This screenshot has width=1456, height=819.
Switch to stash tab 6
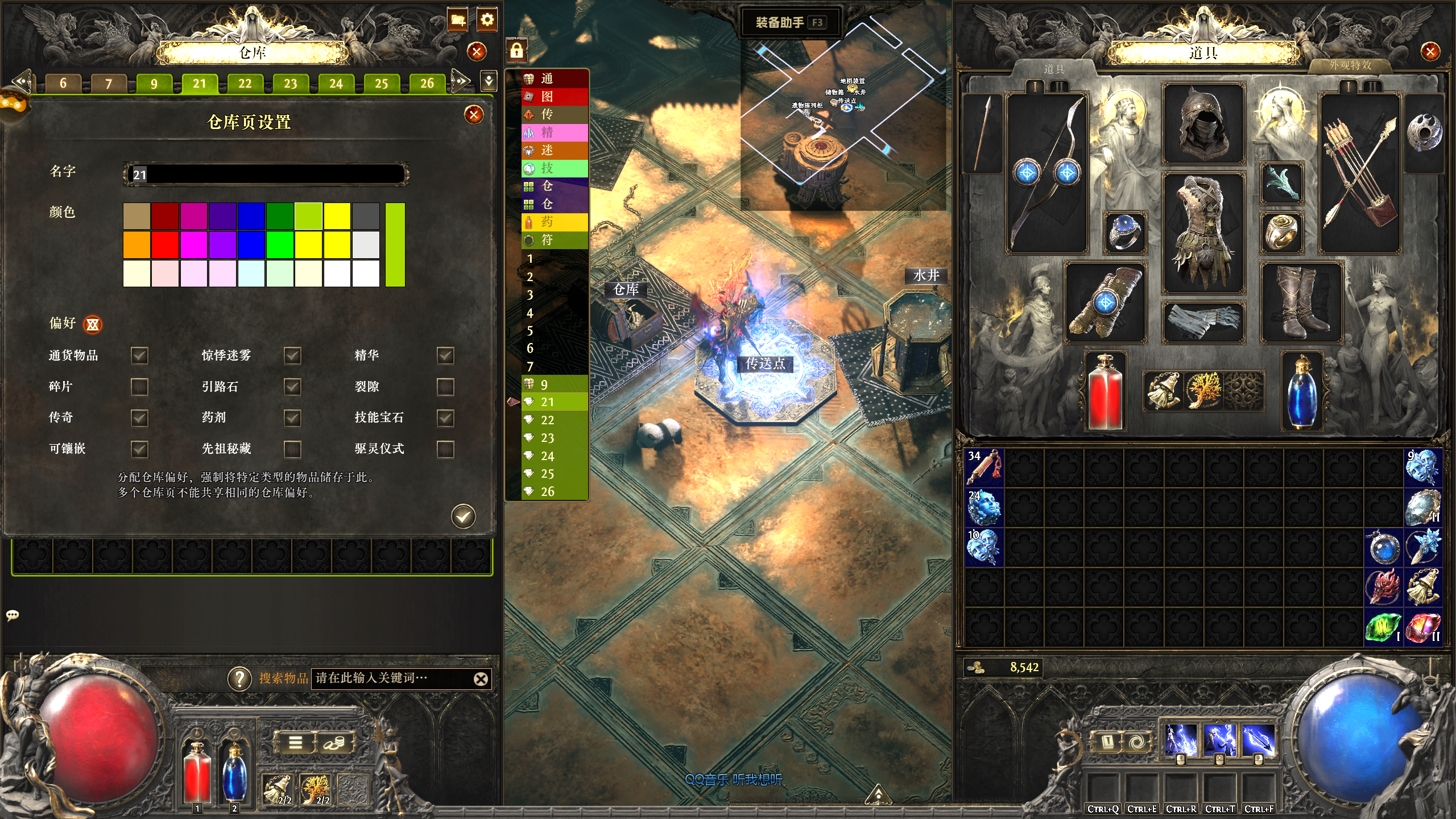tap(63, 84)
